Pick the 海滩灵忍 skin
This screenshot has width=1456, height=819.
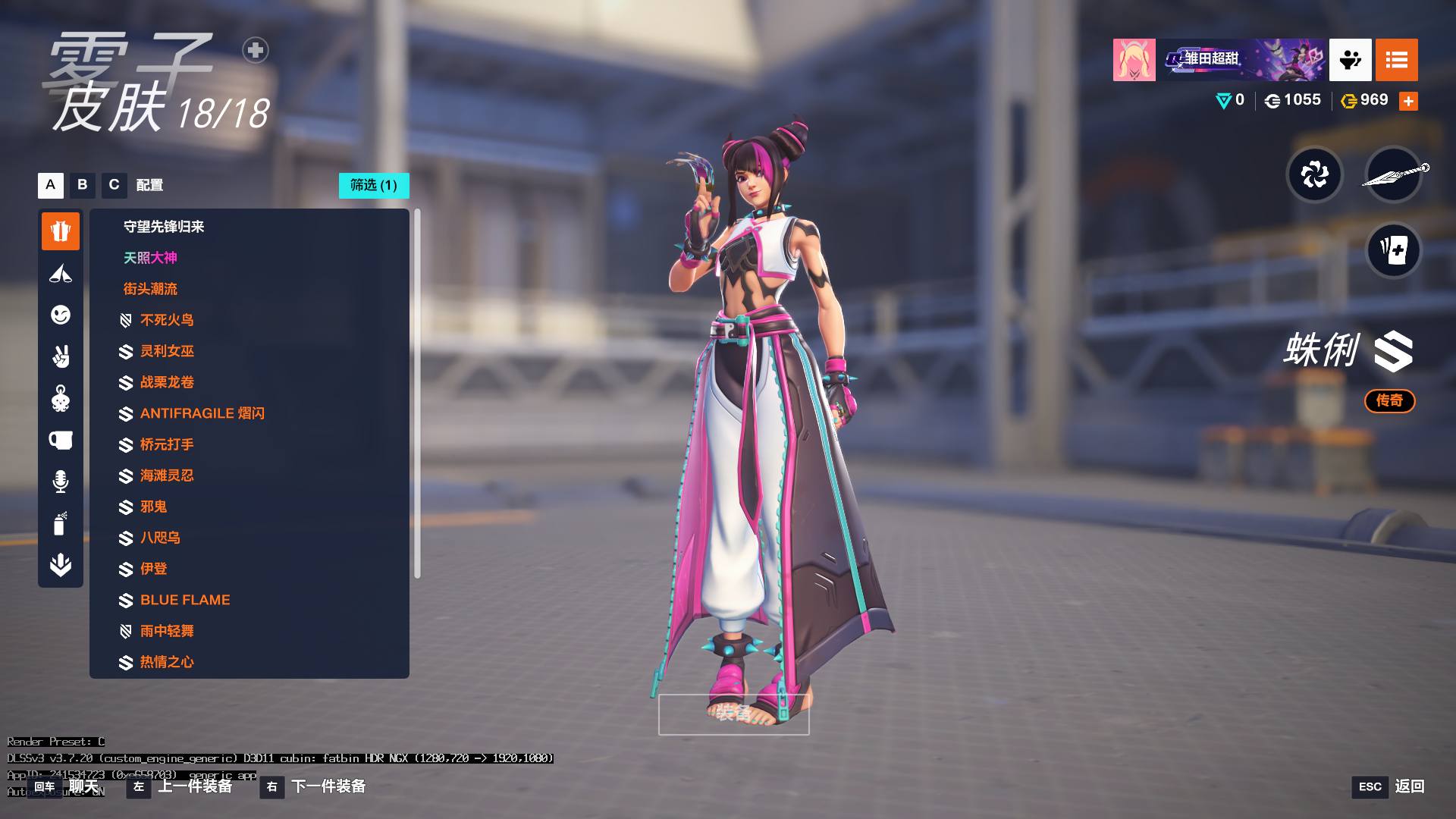[x=167, y=475]
